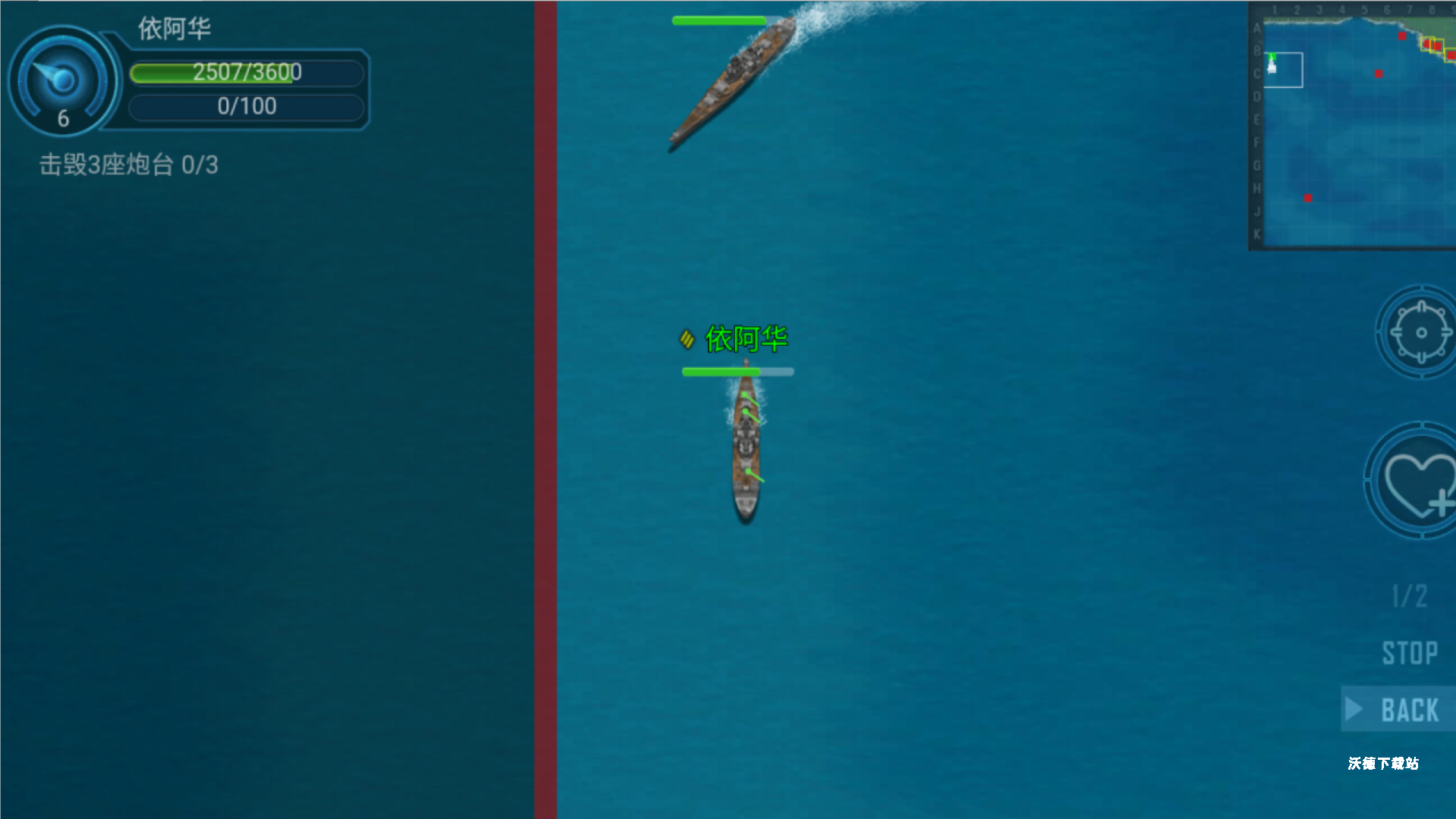Image resolution: width=1456 pixels, height=819 pixels.
Task: Click the BACK speed button
Action: pyautogui.click(x=1400, y=710)
